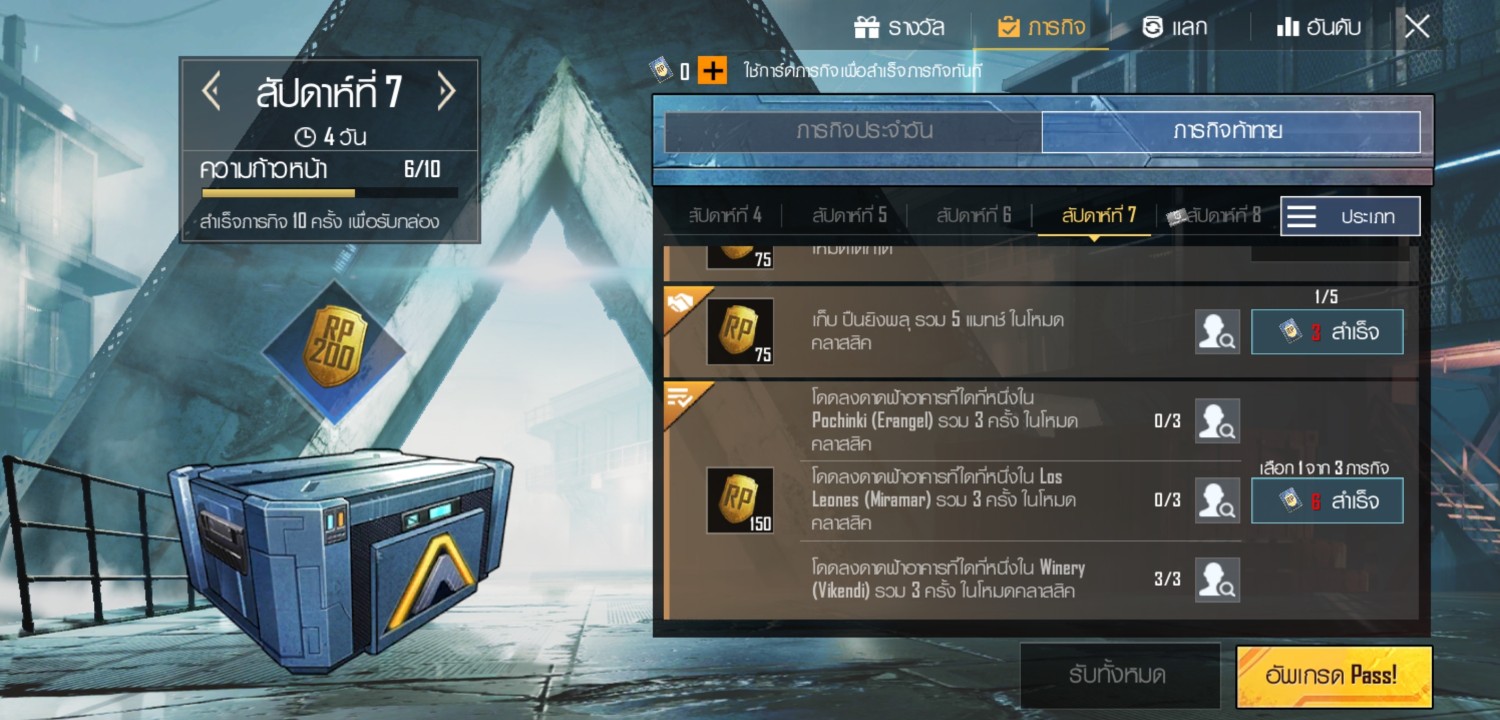Select สัปดาห์ที่ 4 week tab
1500x720 pixels.
tap(725, 215)
